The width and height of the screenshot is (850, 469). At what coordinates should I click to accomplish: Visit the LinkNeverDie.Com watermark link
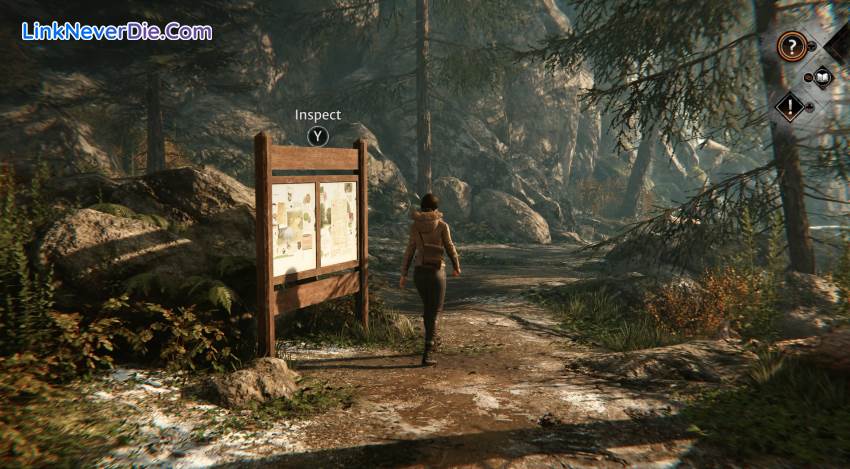tap(117, 31)
